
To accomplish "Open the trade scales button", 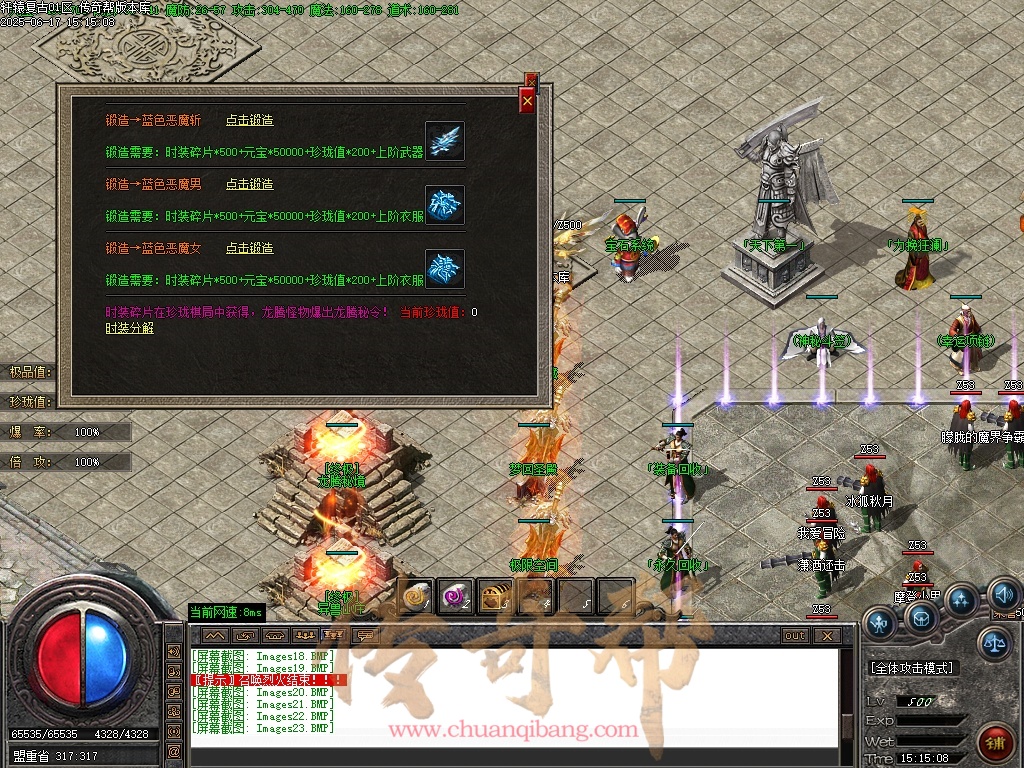I will coord(993,643).
